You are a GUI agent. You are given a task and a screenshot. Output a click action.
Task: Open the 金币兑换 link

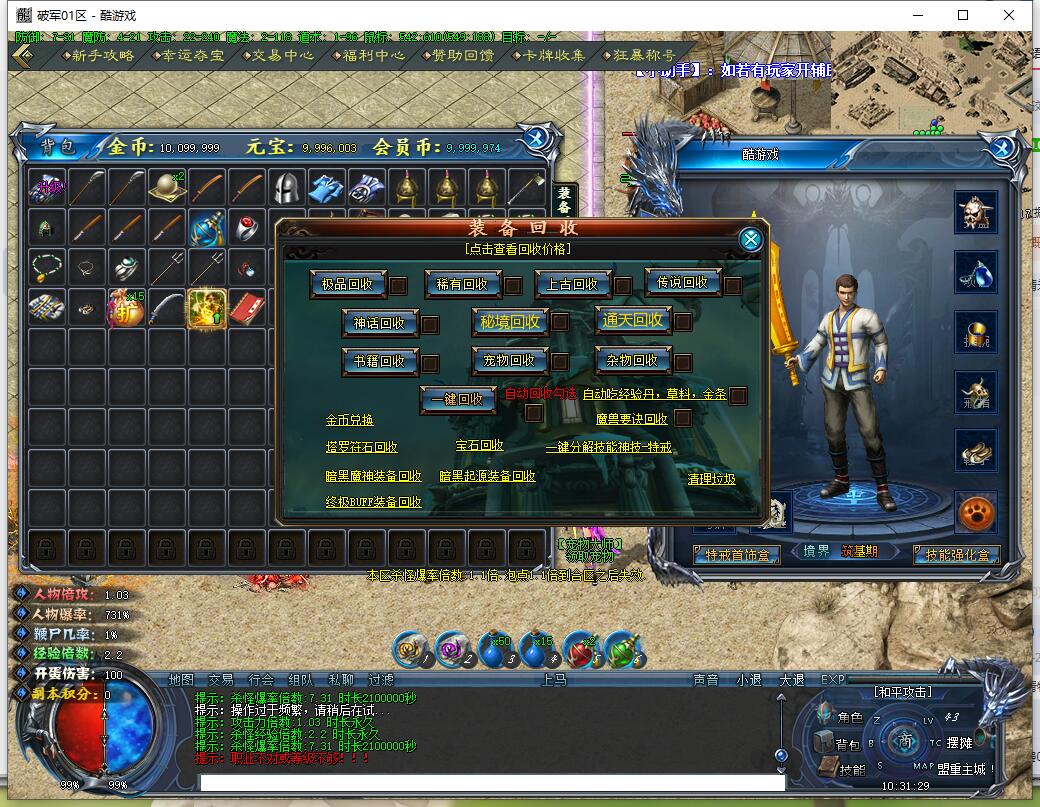349,420
